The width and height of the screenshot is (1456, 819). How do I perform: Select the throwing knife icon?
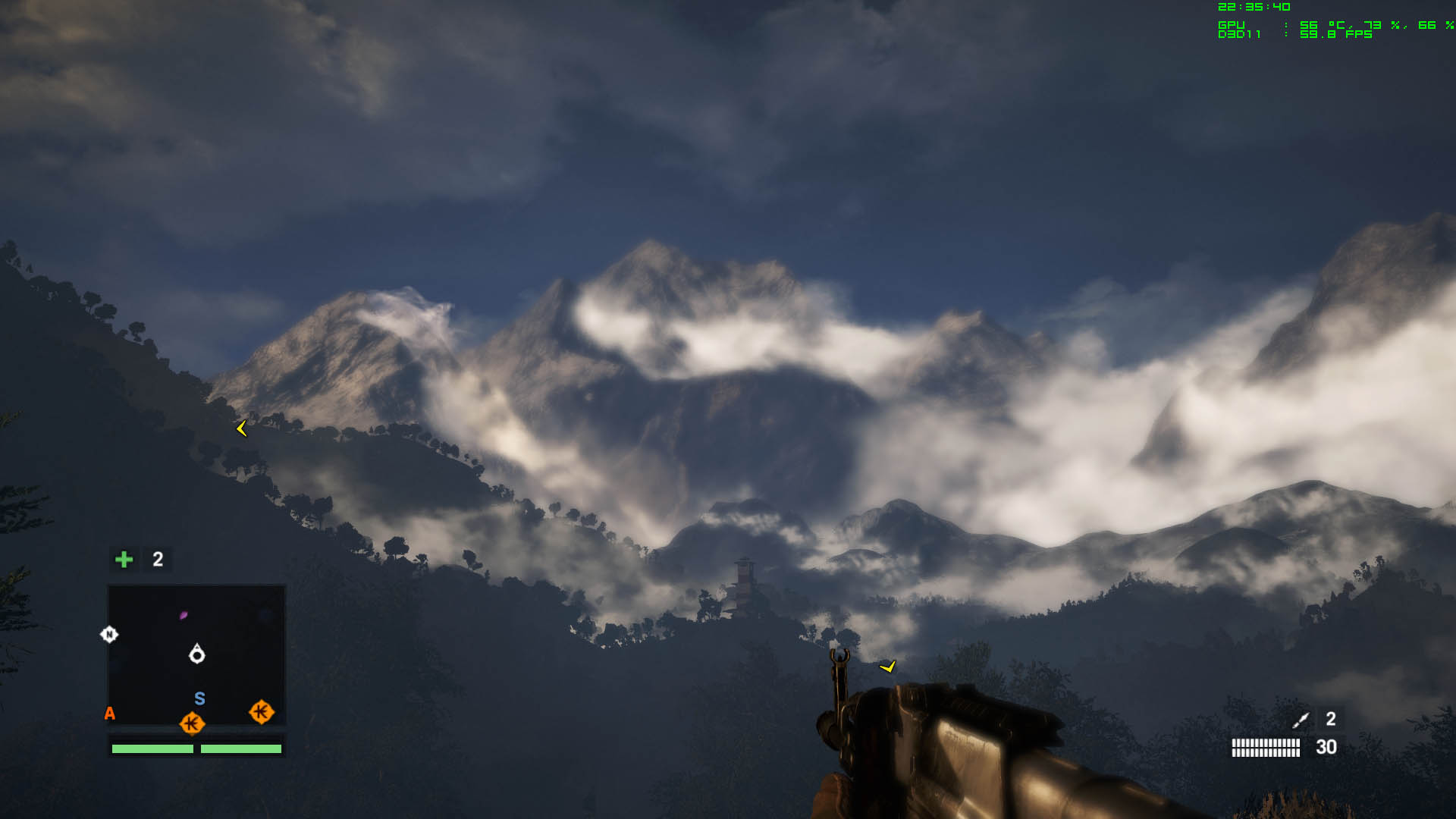(1301, 720)
